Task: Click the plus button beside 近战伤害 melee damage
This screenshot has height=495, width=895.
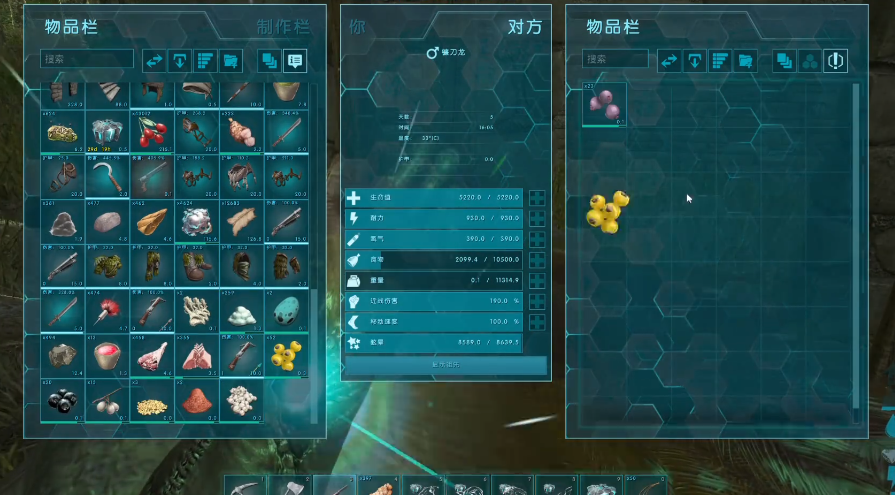Action: 537,300
